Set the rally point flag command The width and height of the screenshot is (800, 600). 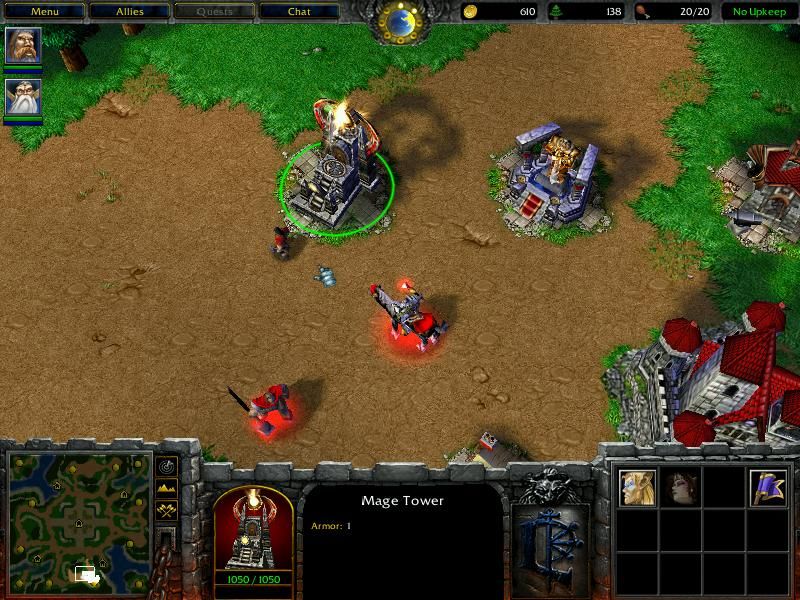coord(769,488)
